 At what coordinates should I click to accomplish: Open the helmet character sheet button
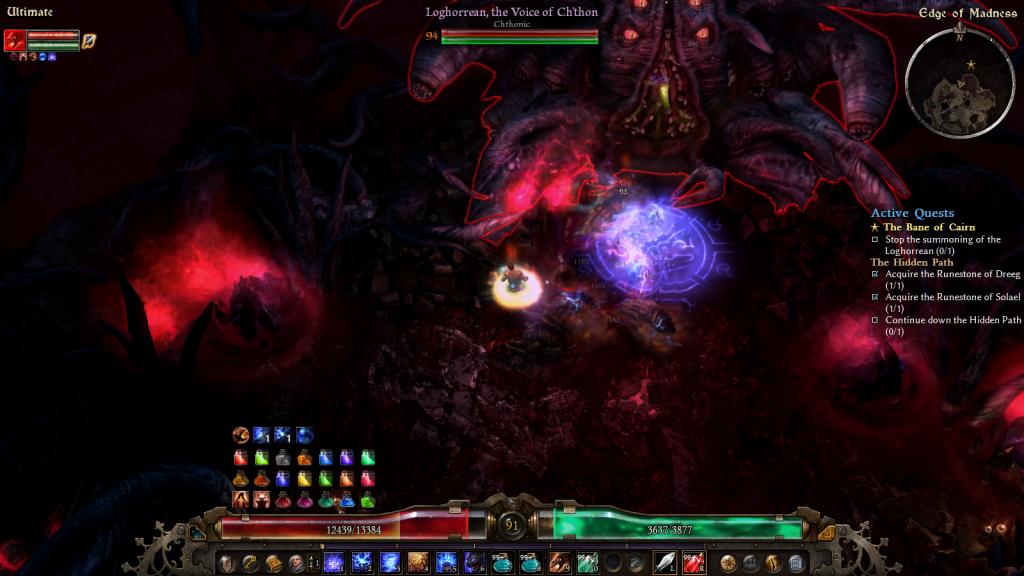(226, 563)
